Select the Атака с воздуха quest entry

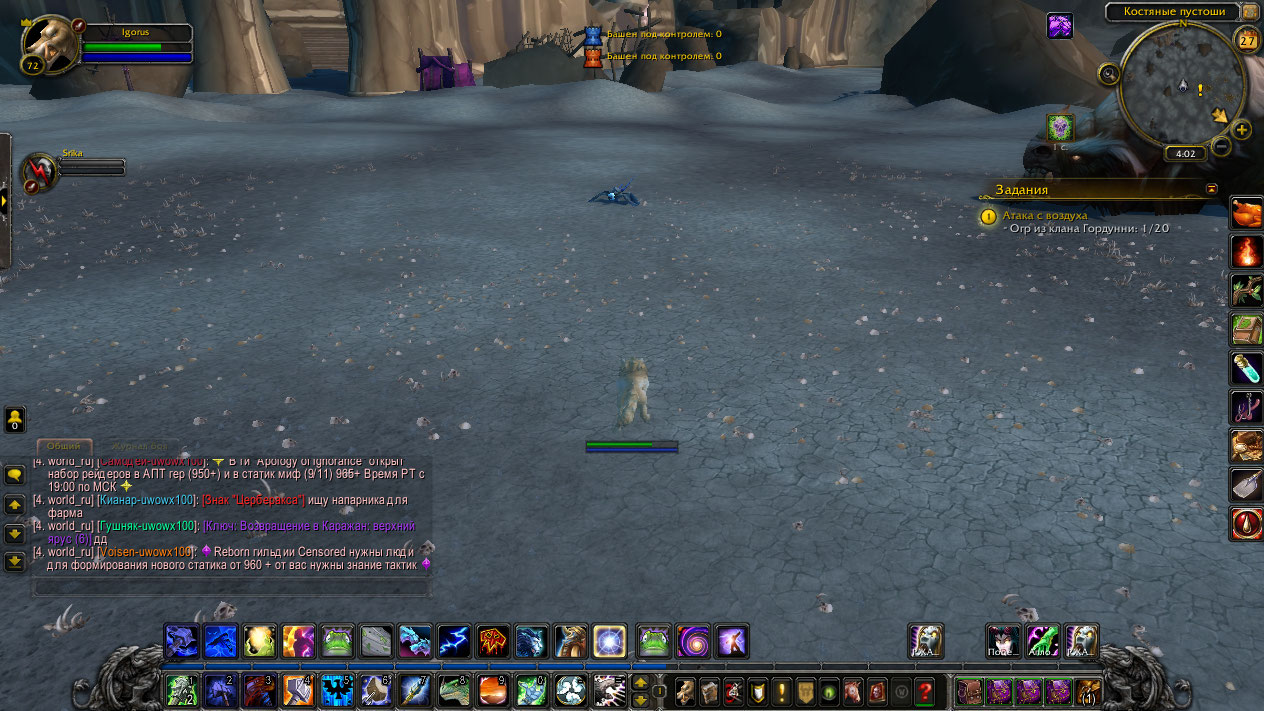(x=1044, y=214)
